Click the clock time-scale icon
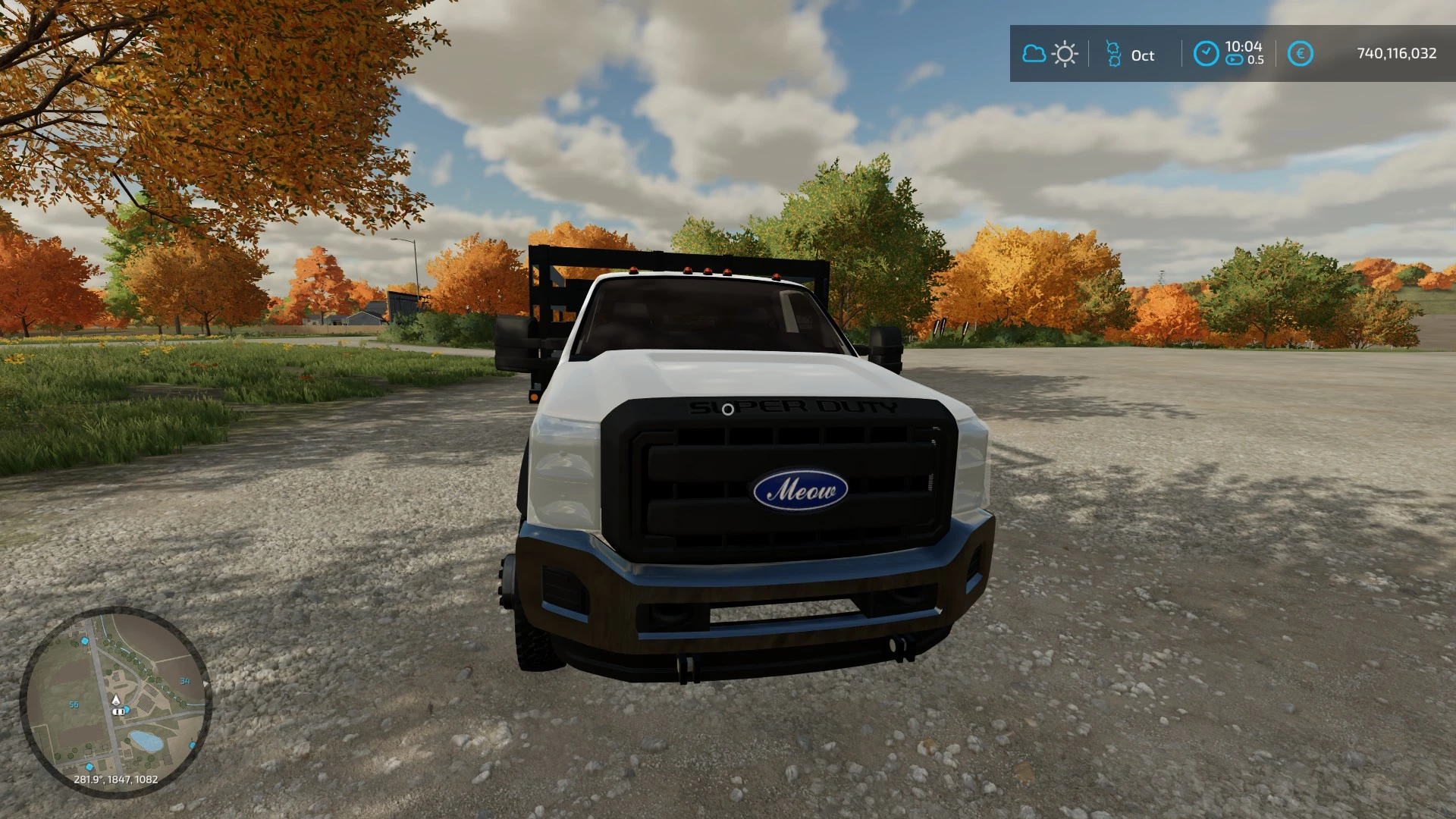 coord(1206,54)
